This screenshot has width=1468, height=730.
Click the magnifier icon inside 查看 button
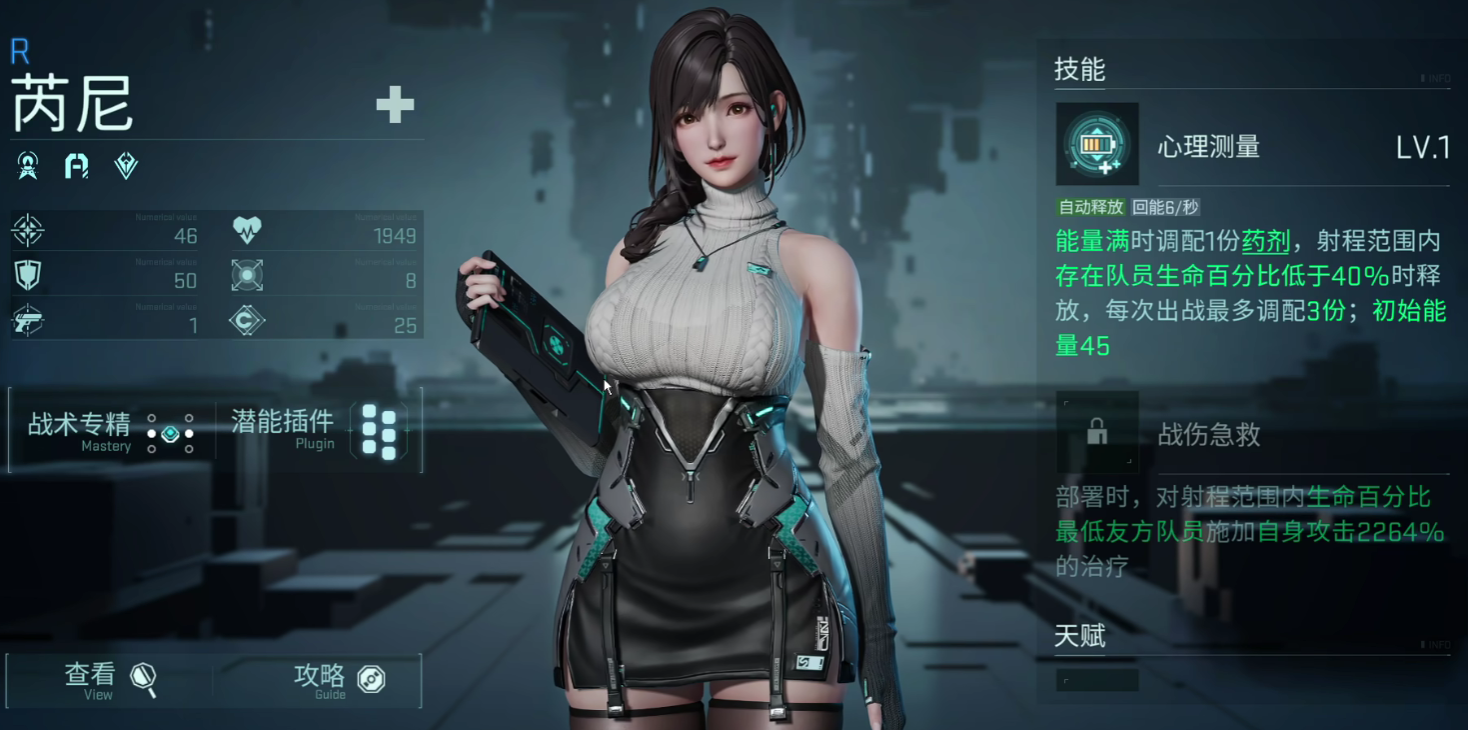click(x=142, y=678)
